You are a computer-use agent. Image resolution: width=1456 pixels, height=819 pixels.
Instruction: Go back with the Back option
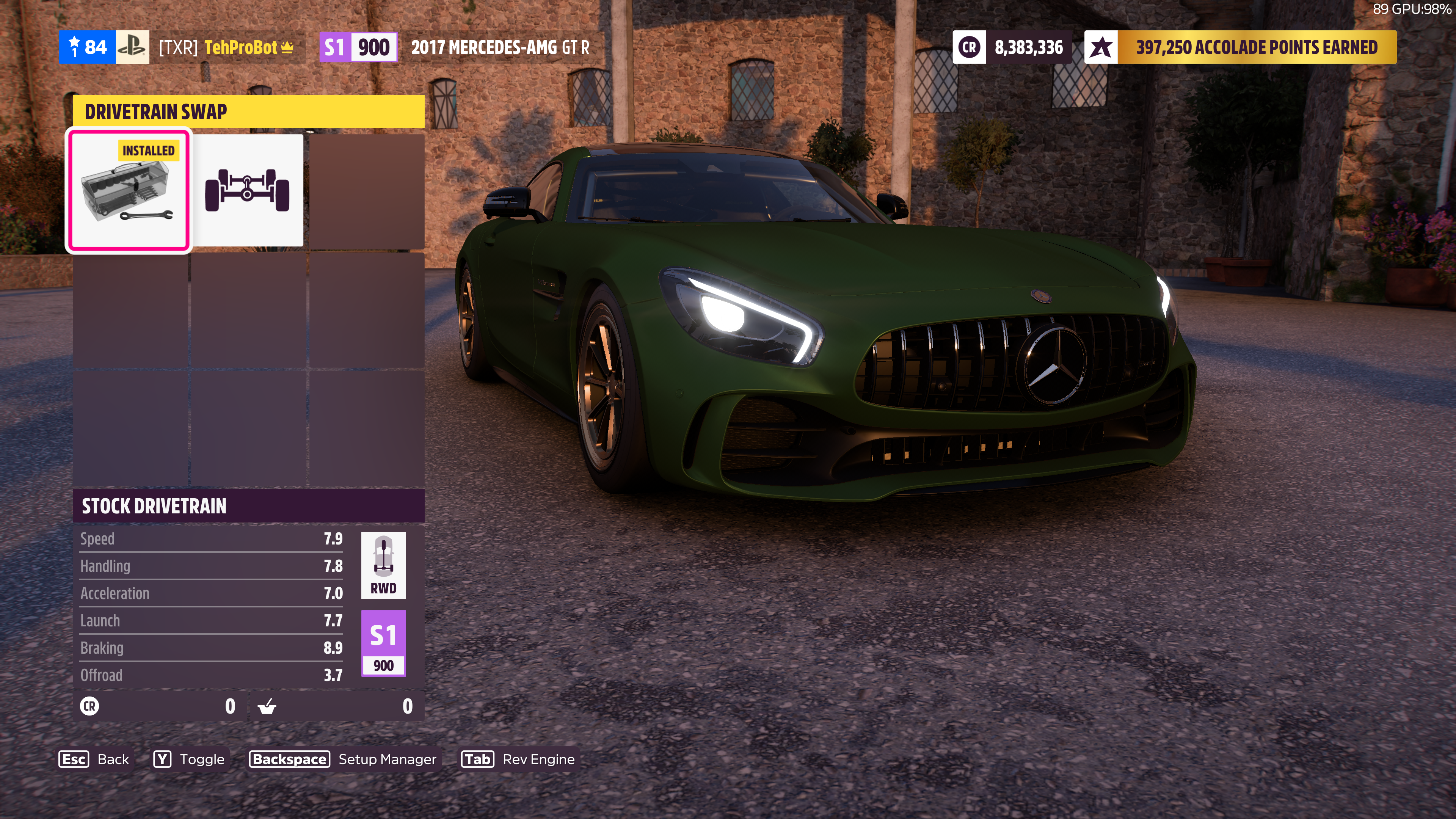(x=94, y=759)
